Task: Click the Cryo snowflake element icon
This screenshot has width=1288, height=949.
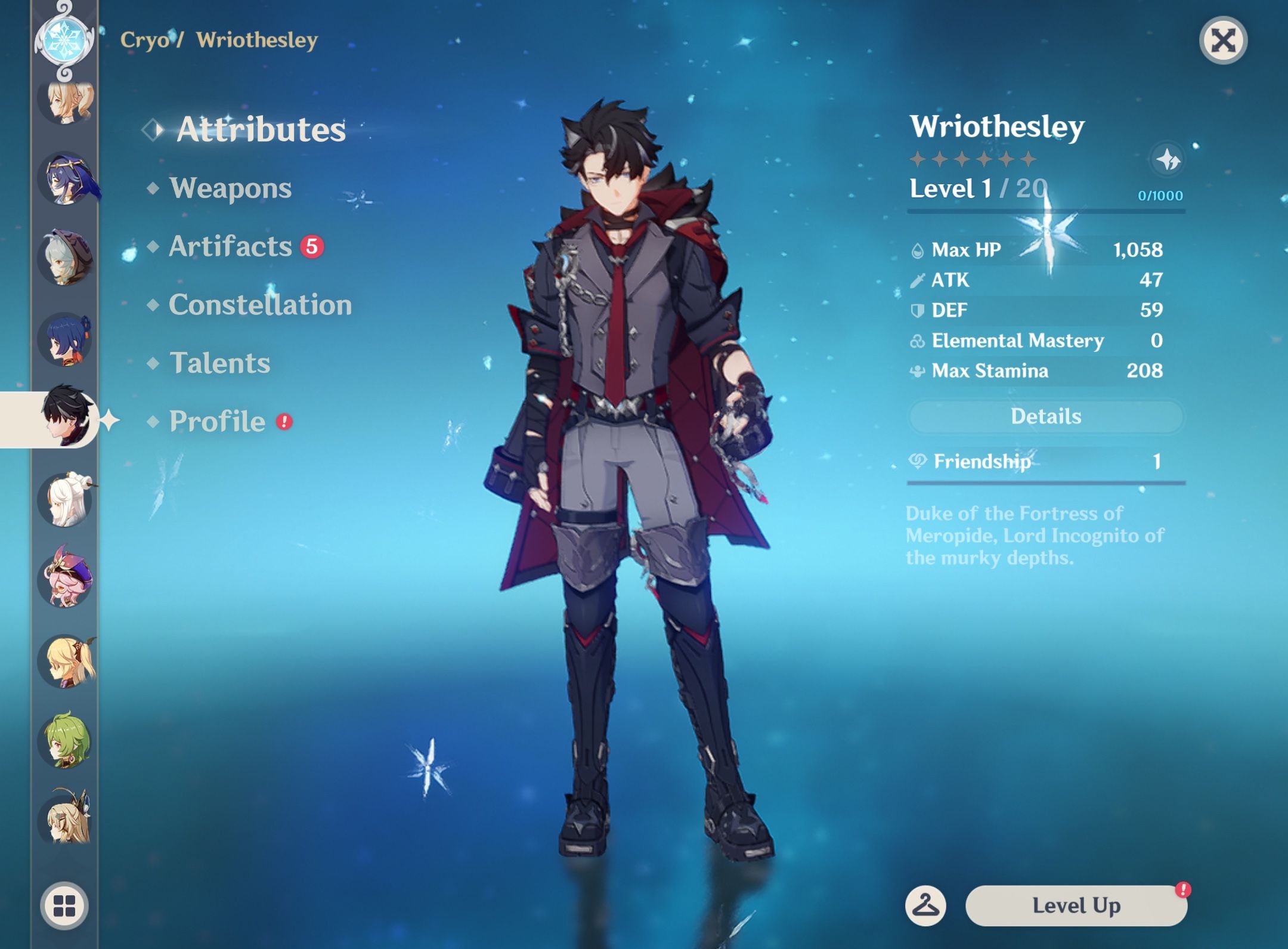Action: (x=64, y=39)
